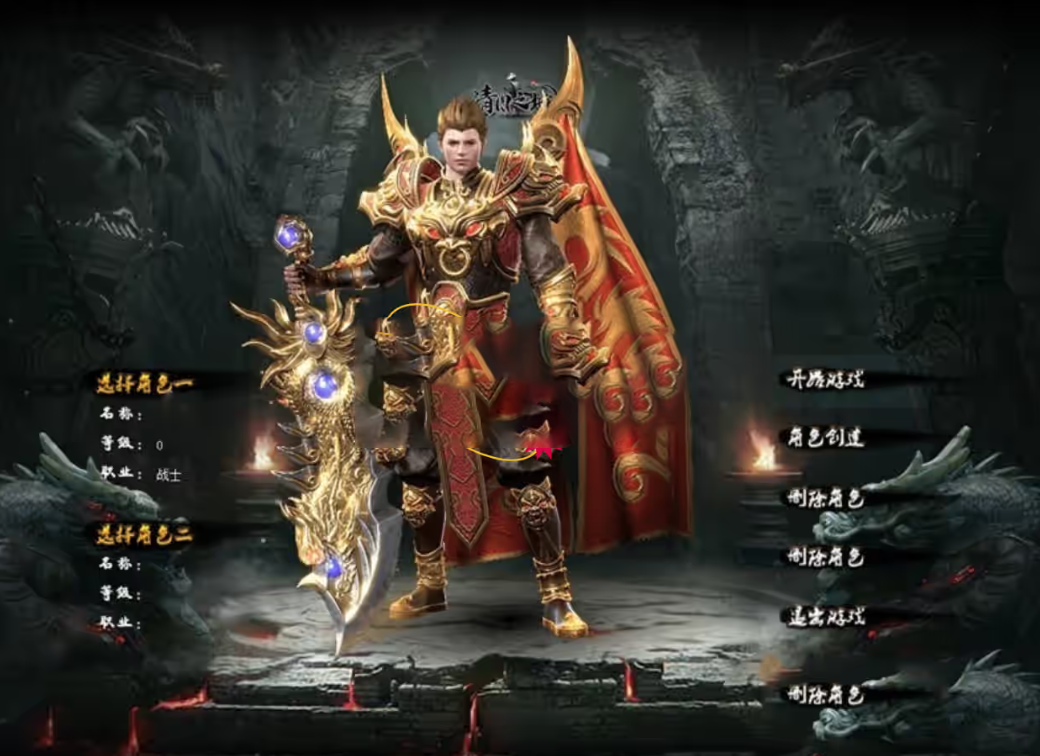Open 角色创建 character creation
Image resolution: width=1040 pixels, height=756 pixels.
pos(824,437)
